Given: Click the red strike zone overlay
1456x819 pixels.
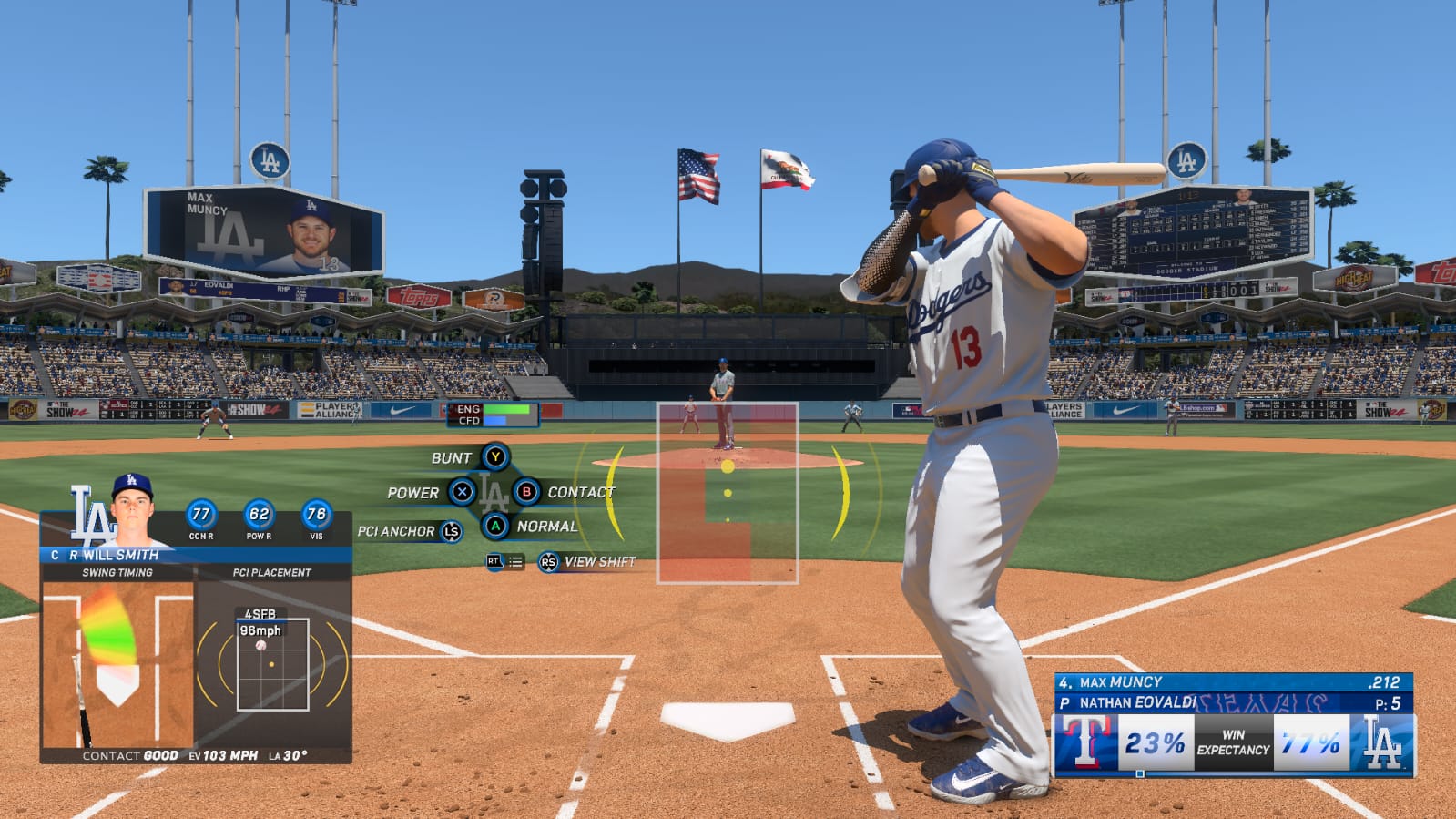Looking at the screenshot, I should coord(727,493).
